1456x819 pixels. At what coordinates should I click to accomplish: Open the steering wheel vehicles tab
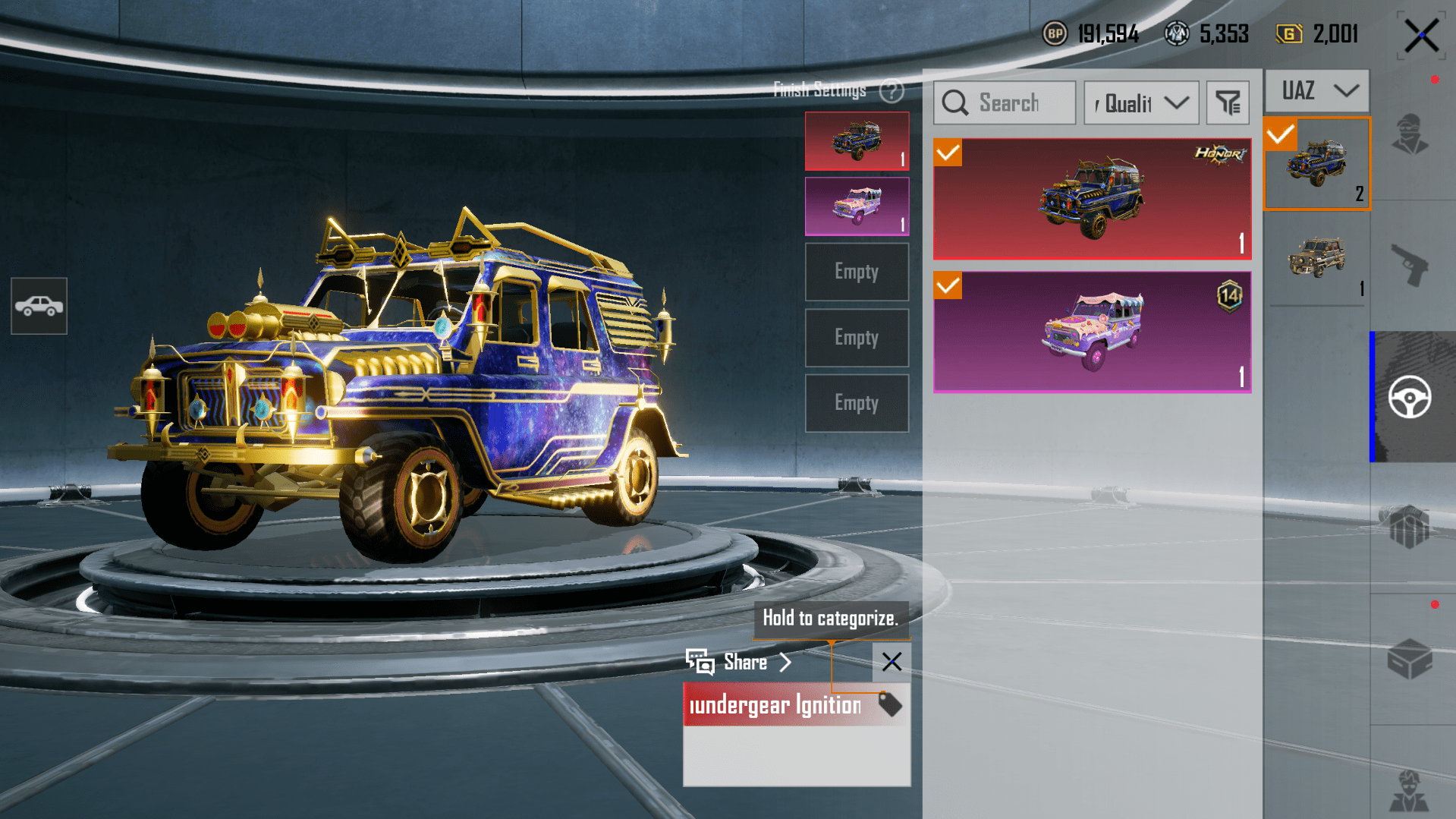click(1410, 397)
